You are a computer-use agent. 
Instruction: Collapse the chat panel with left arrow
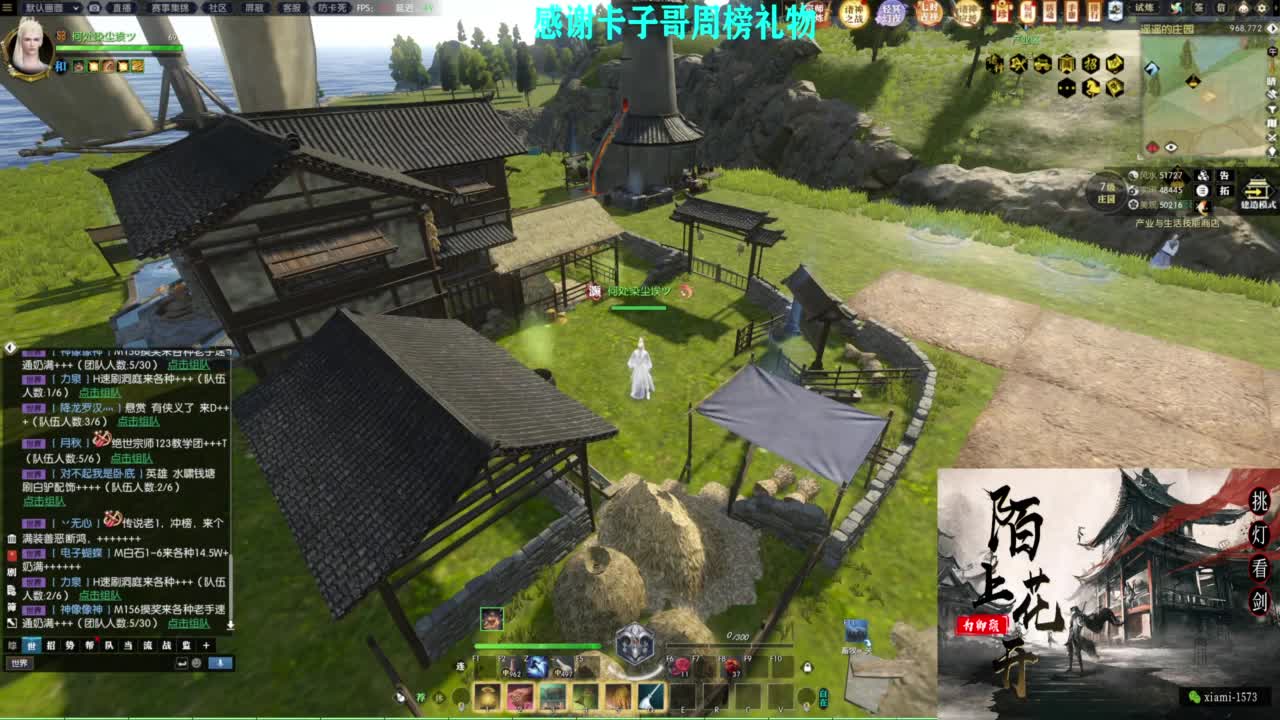point(9,347)
